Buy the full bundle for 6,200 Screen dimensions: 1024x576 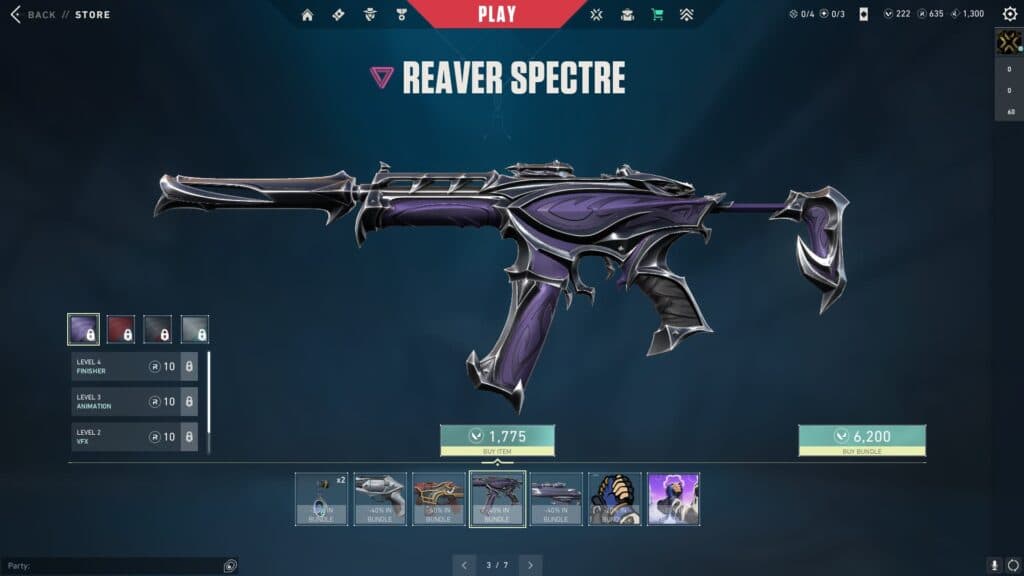(x=861, y=440)
